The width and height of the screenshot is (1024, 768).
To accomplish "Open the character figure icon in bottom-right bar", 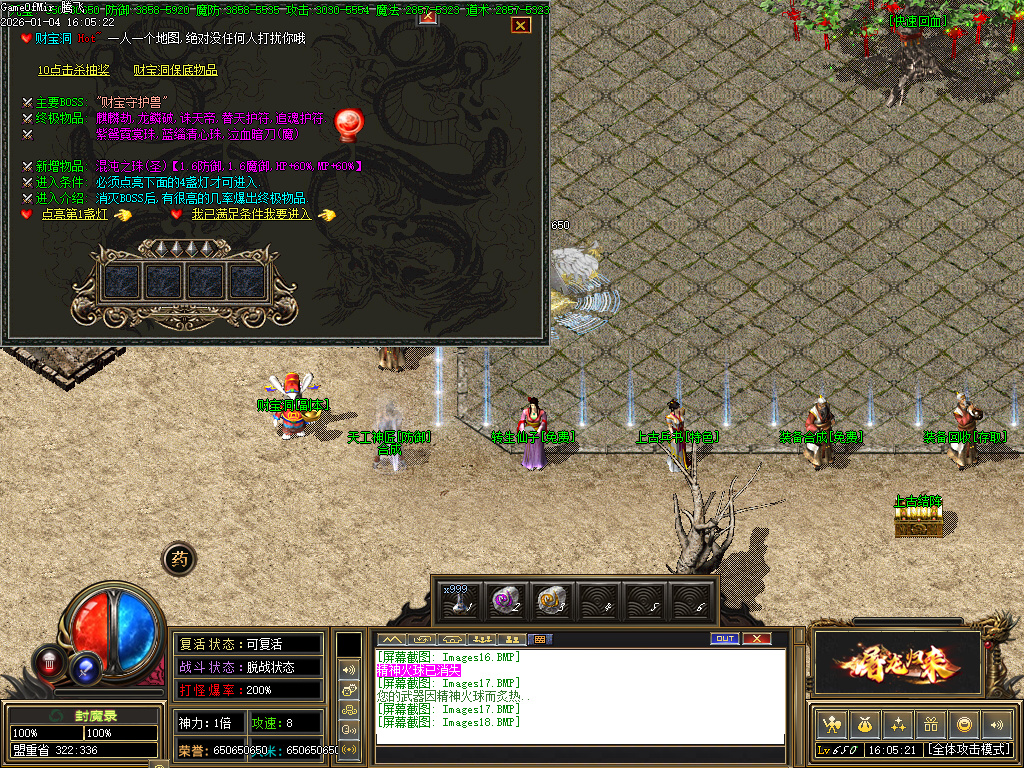I will pos(832,724).
